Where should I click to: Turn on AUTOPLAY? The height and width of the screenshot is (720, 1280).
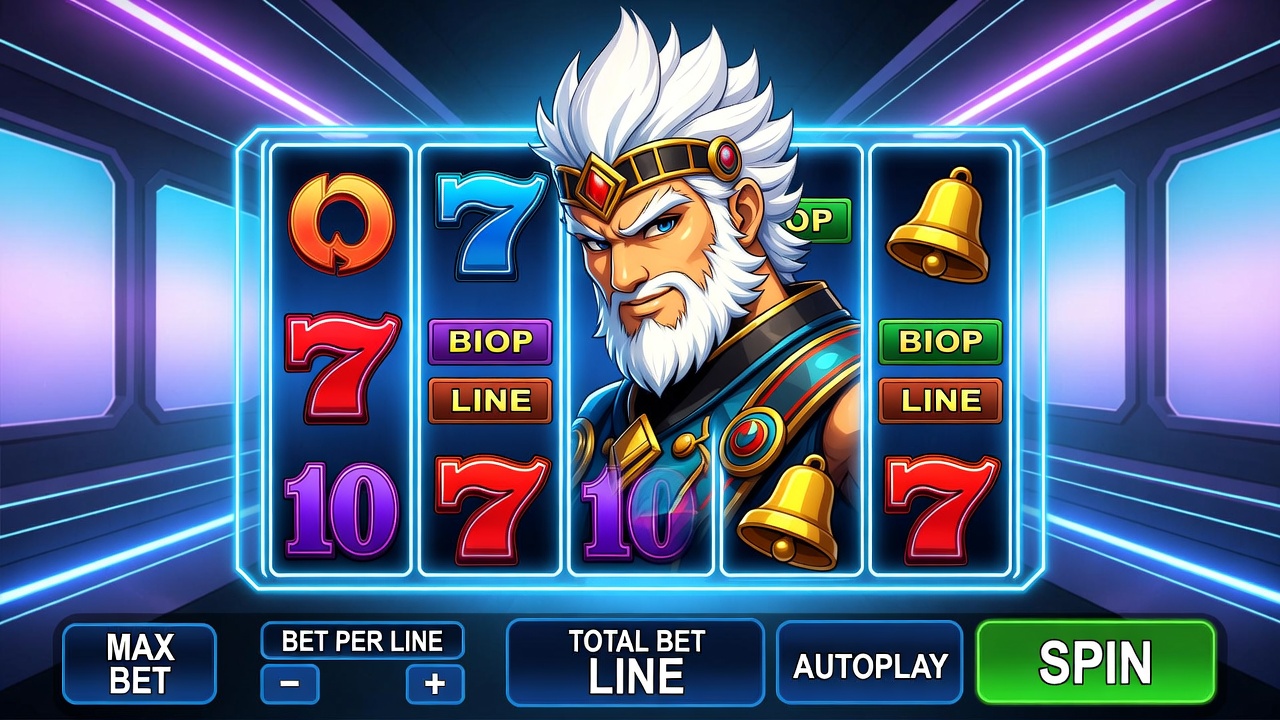click(x=869, y=663)
